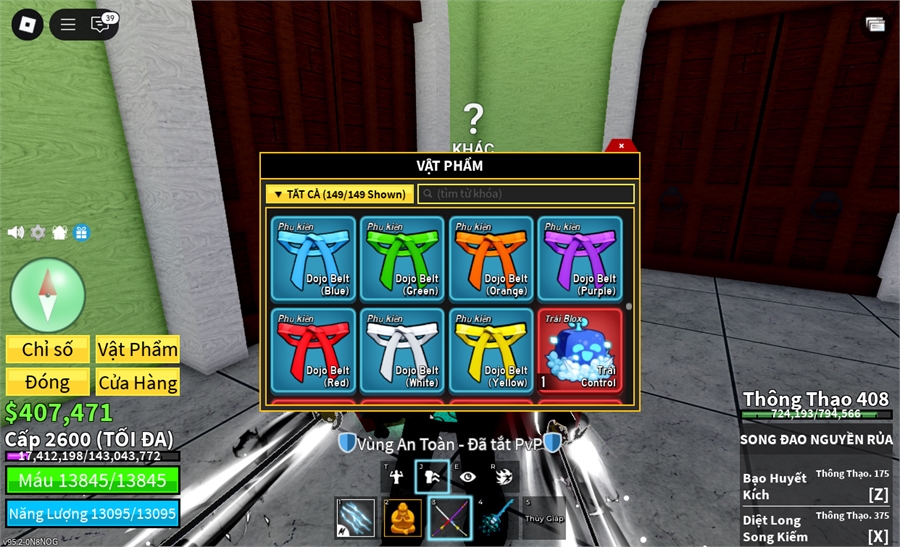Open the Chỉ số stats menu

[48, 349]
